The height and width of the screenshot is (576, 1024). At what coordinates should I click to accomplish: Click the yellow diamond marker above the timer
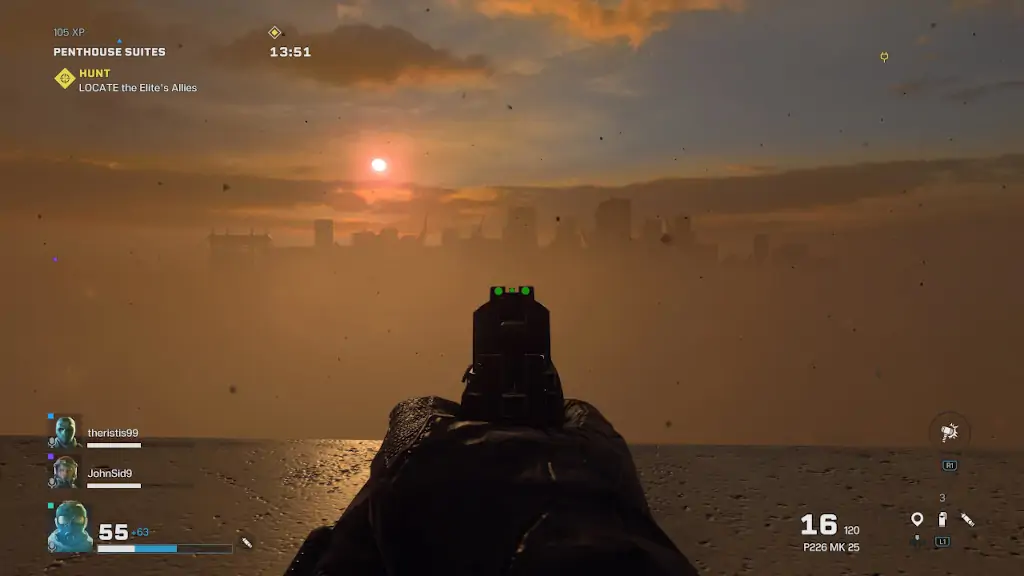[x=275, y=33]
